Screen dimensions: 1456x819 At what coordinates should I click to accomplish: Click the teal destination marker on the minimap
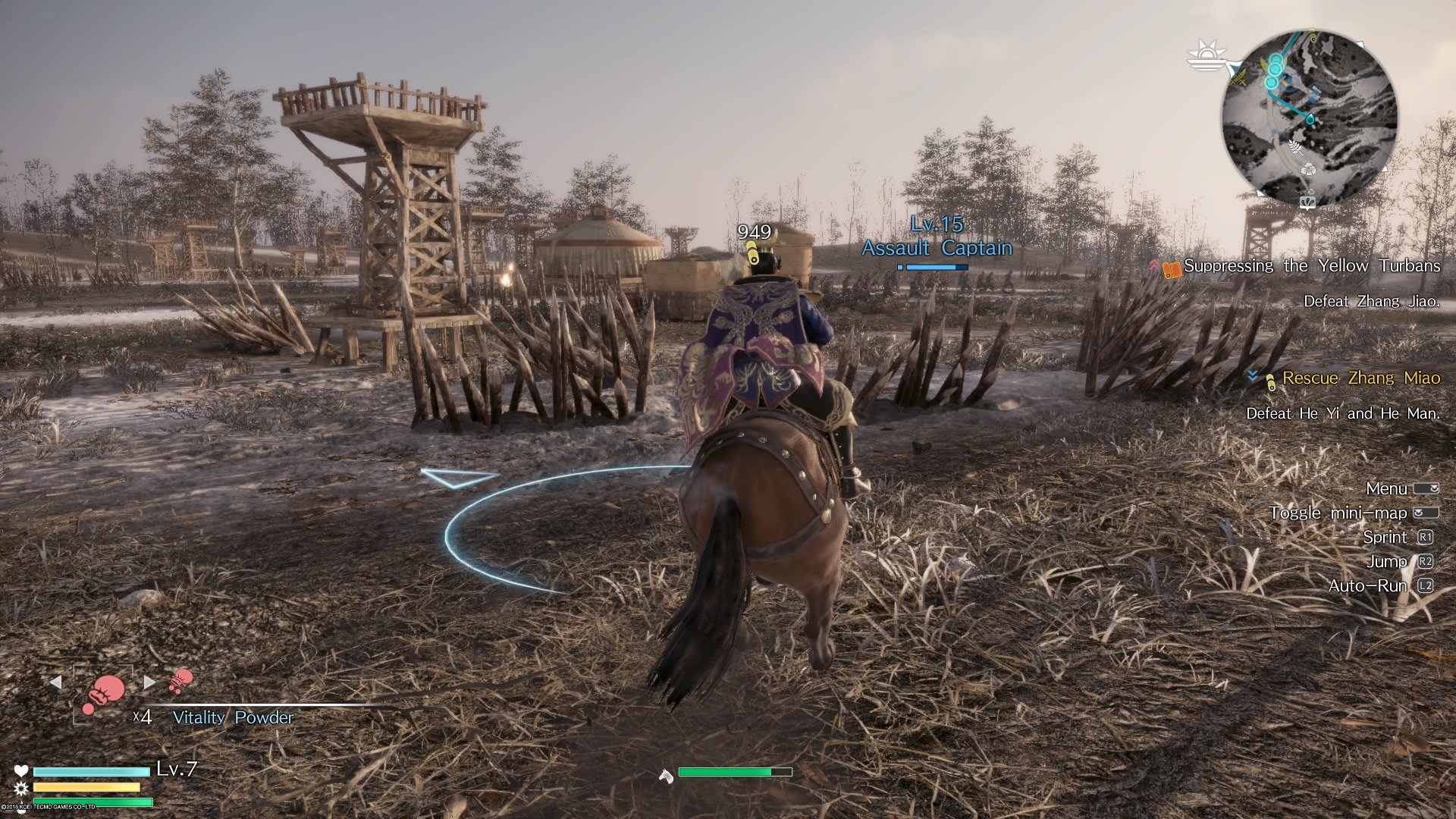[1310, 118]
